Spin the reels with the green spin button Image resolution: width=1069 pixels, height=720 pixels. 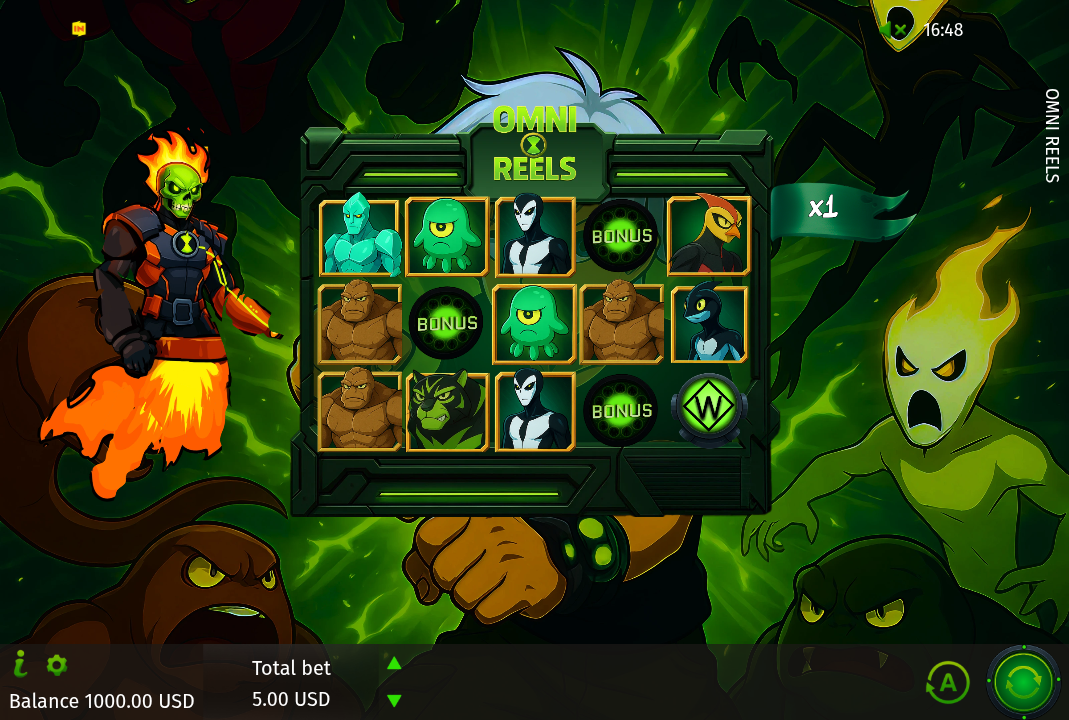[1023, 683]
